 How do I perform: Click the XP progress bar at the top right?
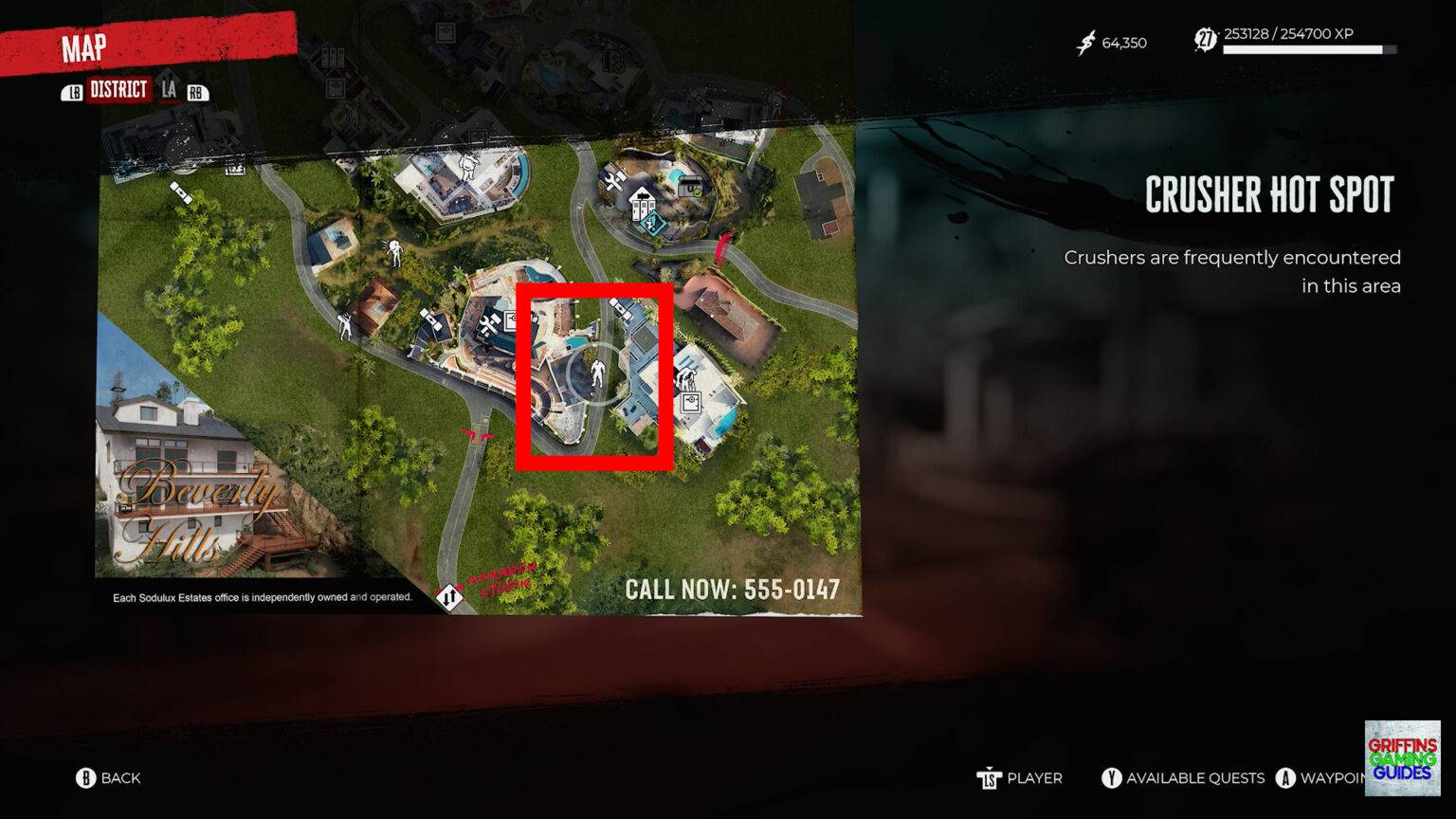coord(1310,50)
